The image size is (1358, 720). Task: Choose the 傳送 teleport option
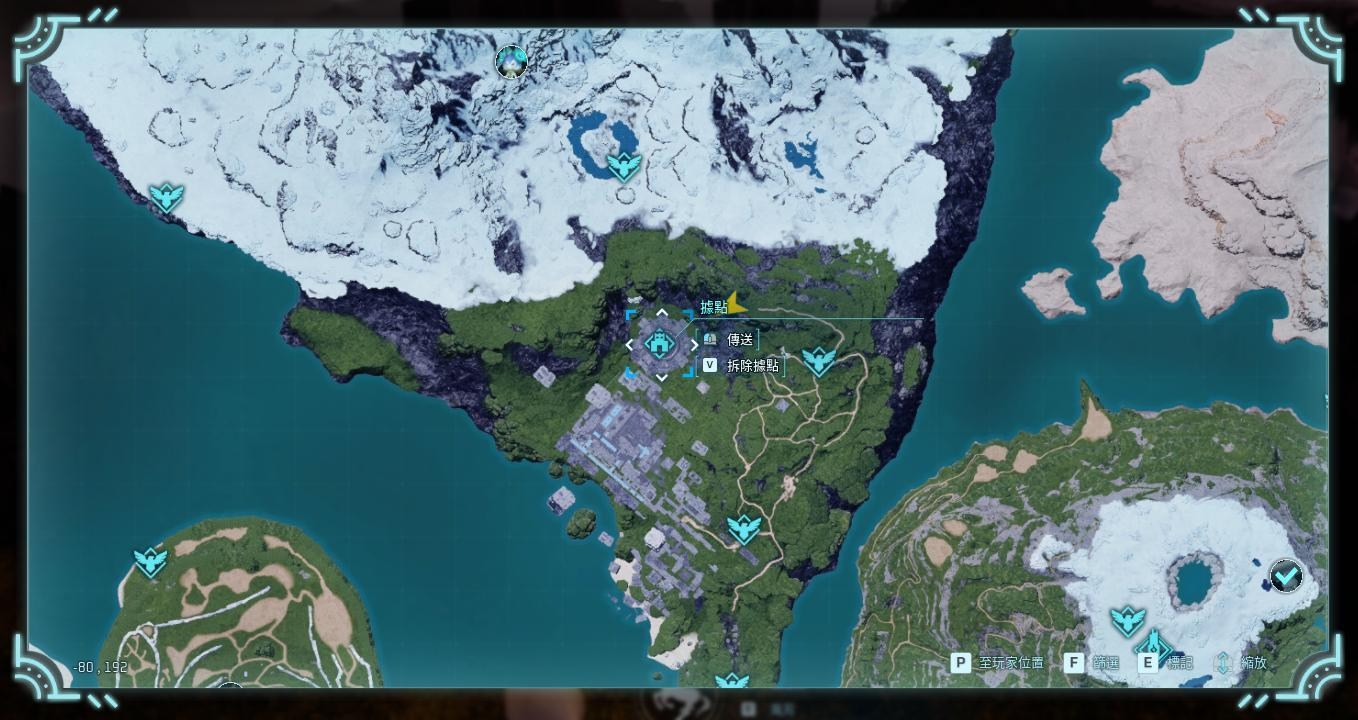(x=739, y=340)
